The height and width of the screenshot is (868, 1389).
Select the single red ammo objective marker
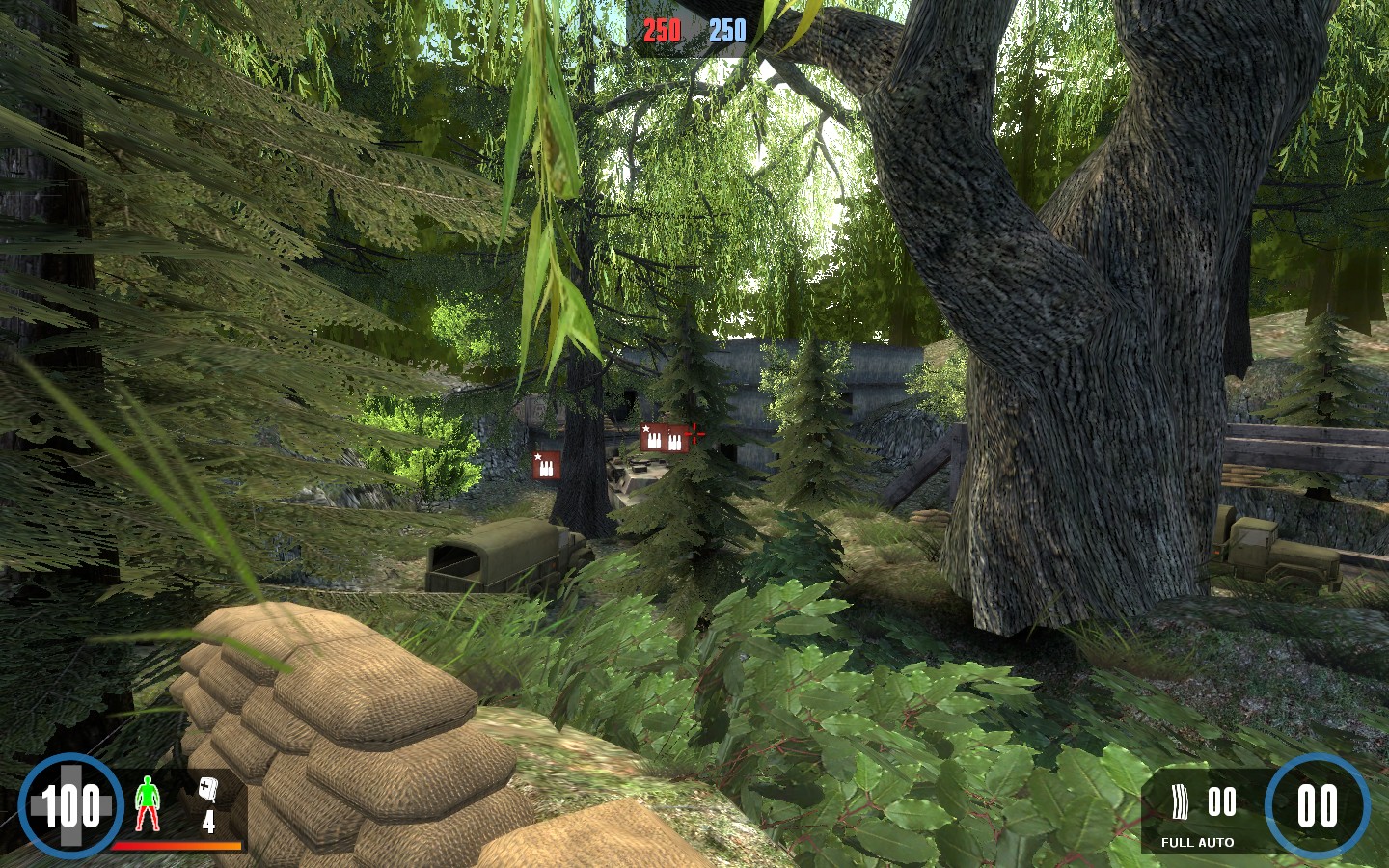546,466
